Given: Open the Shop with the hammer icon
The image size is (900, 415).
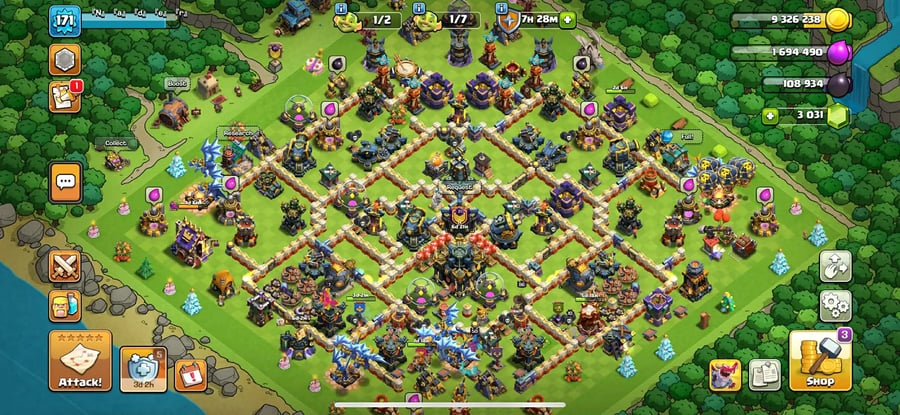Looking at the screenshot, I should [820, 361].
